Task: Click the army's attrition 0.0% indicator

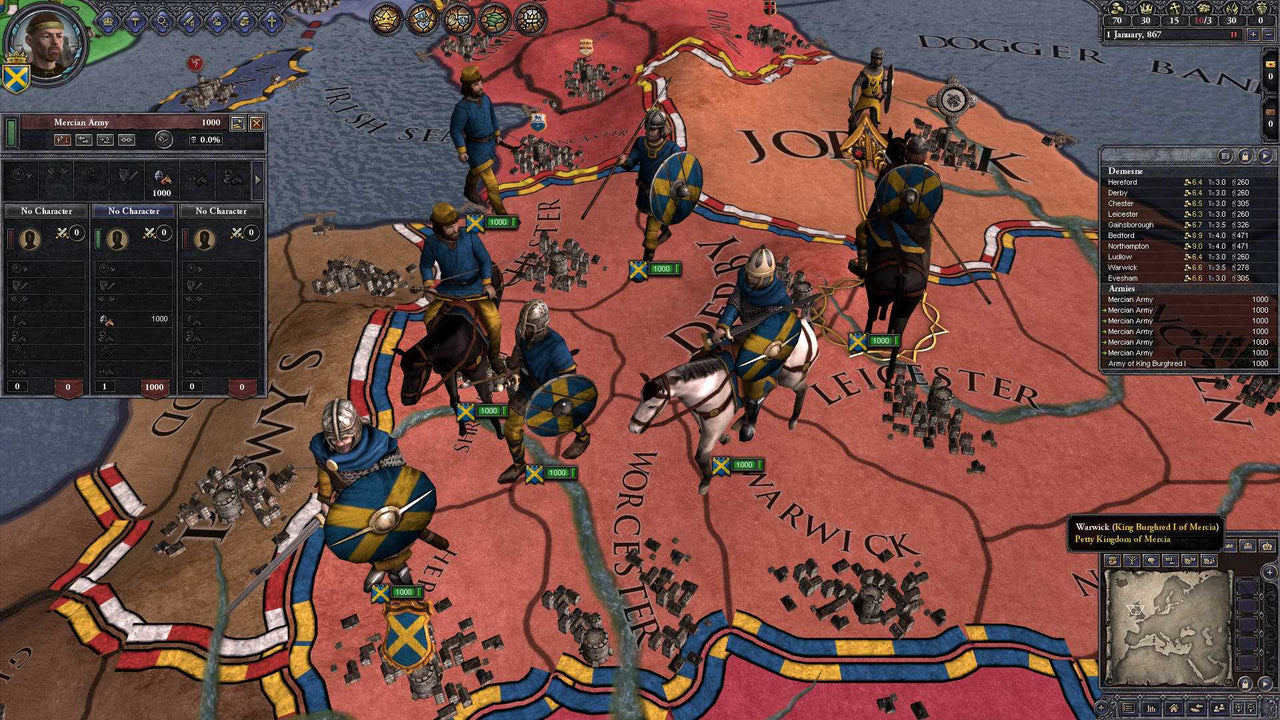Action: 210,140
